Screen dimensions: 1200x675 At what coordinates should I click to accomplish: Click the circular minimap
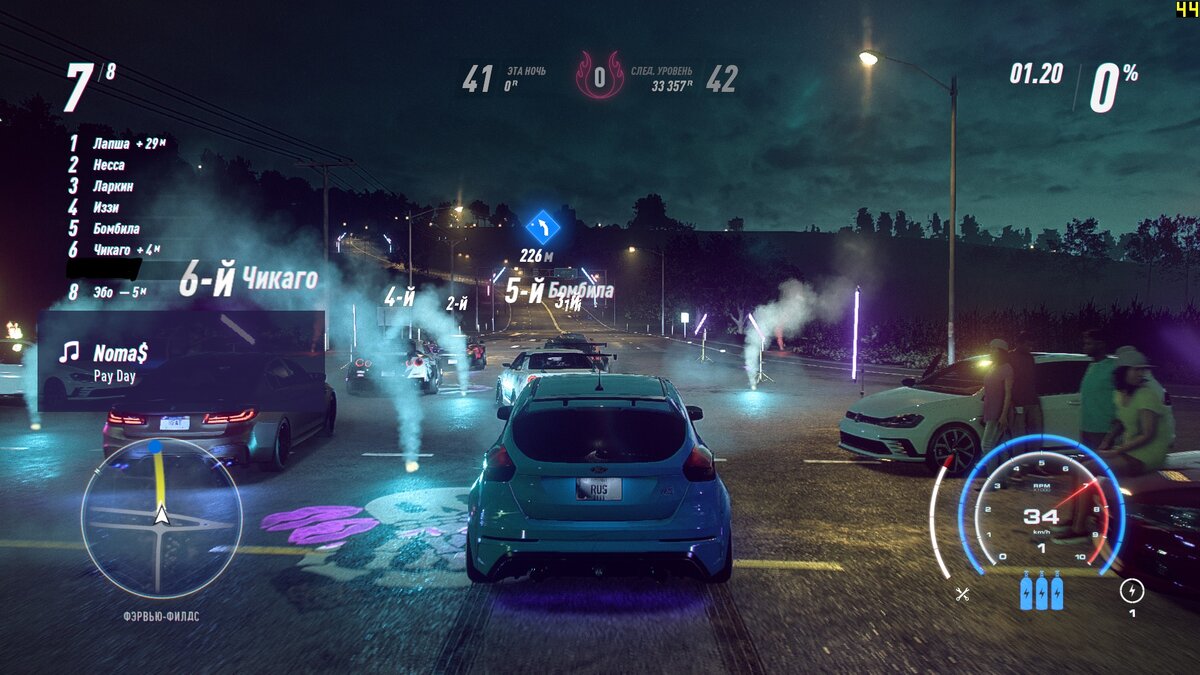click(161, 517)
